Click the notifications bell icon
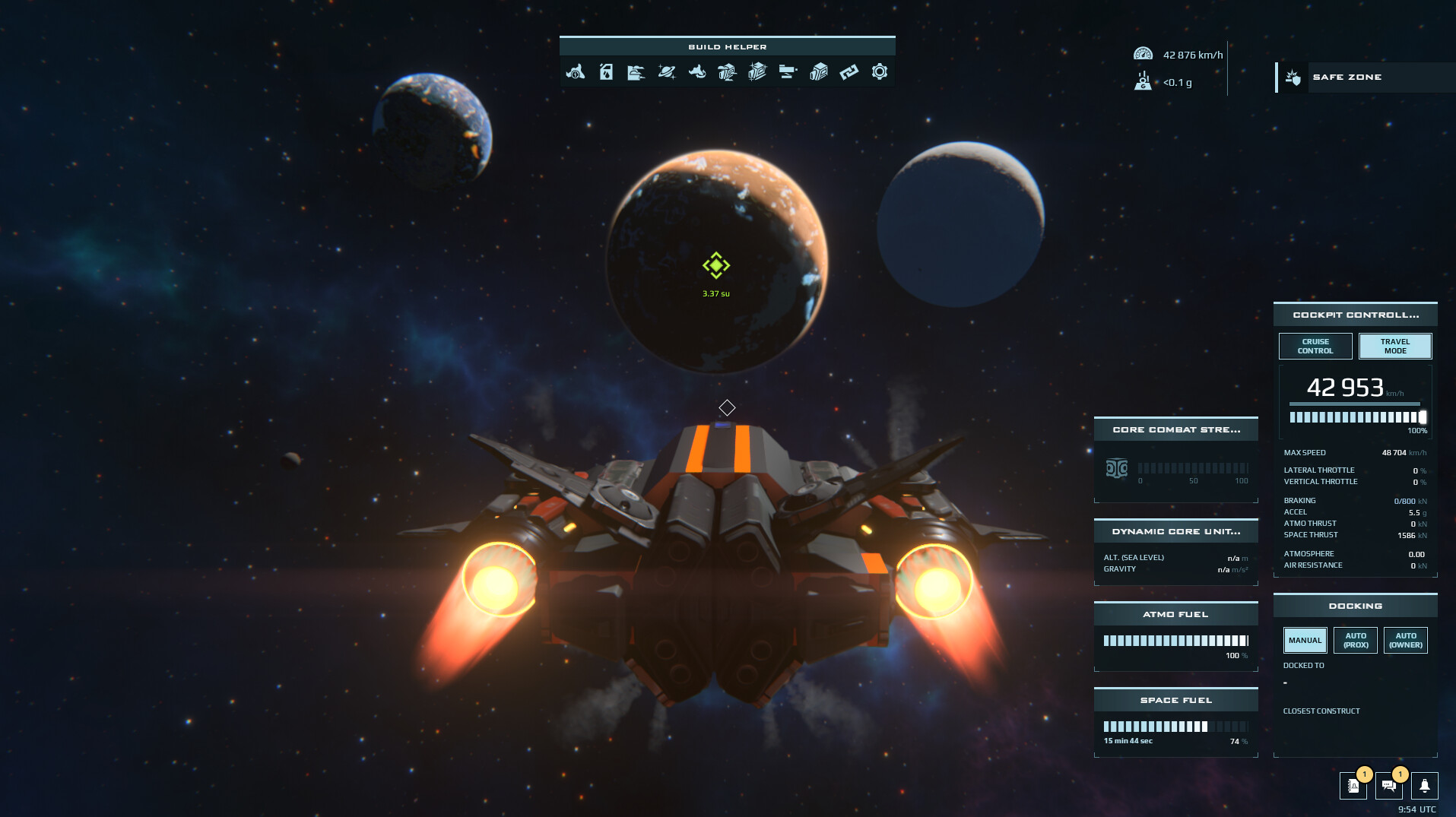Image resolution: width=1456 pixels, height=817 pixels. click(x=1426, y=787)
